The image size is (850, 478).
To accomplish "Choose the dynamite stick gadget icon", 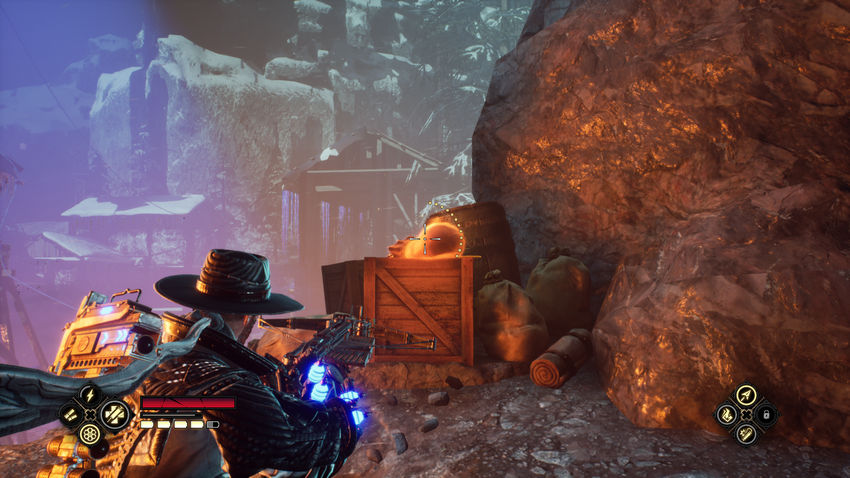I will tap(744, 434).
